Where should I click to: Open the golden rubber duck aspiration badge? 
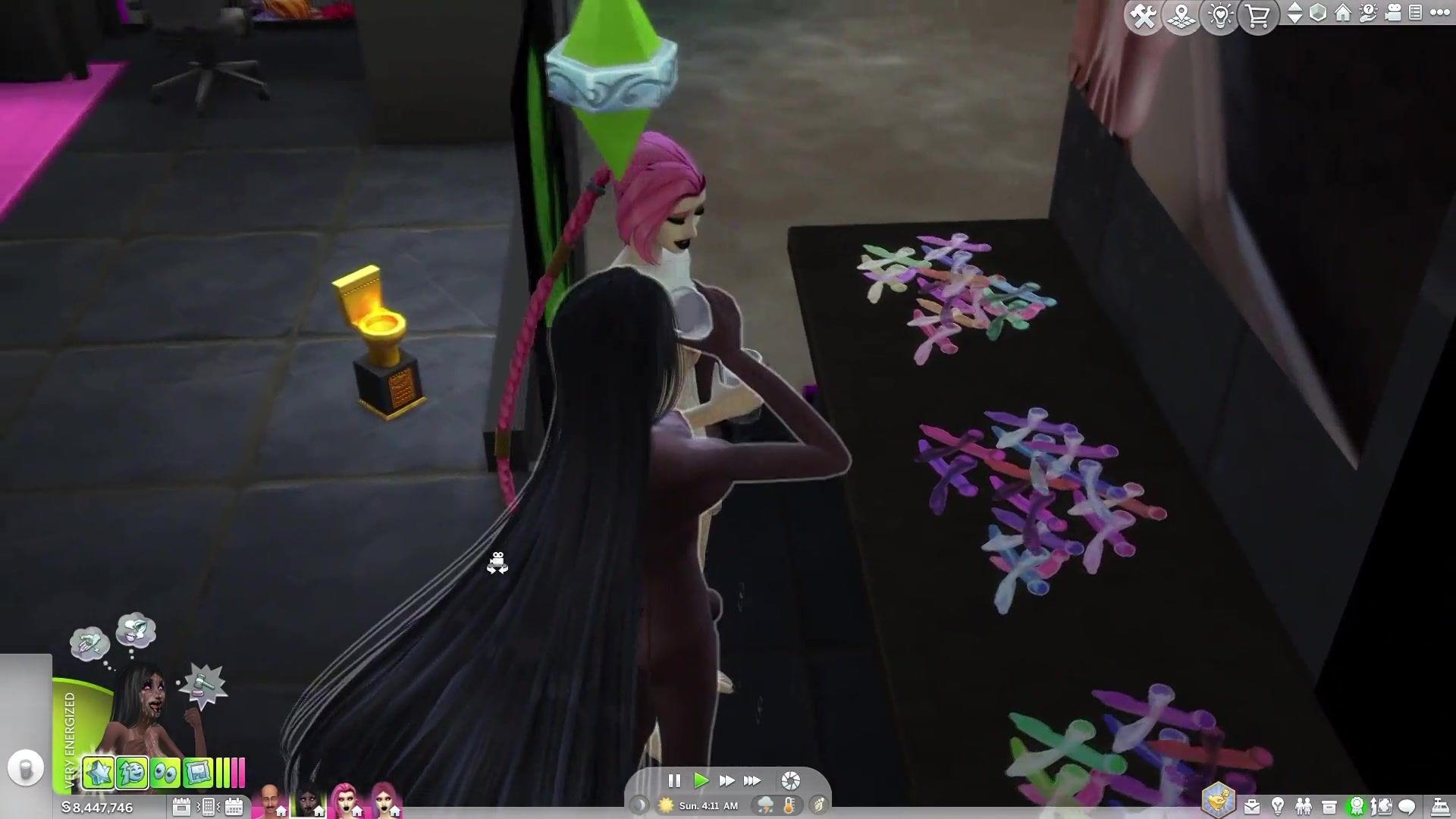(x=1219, y=801)
